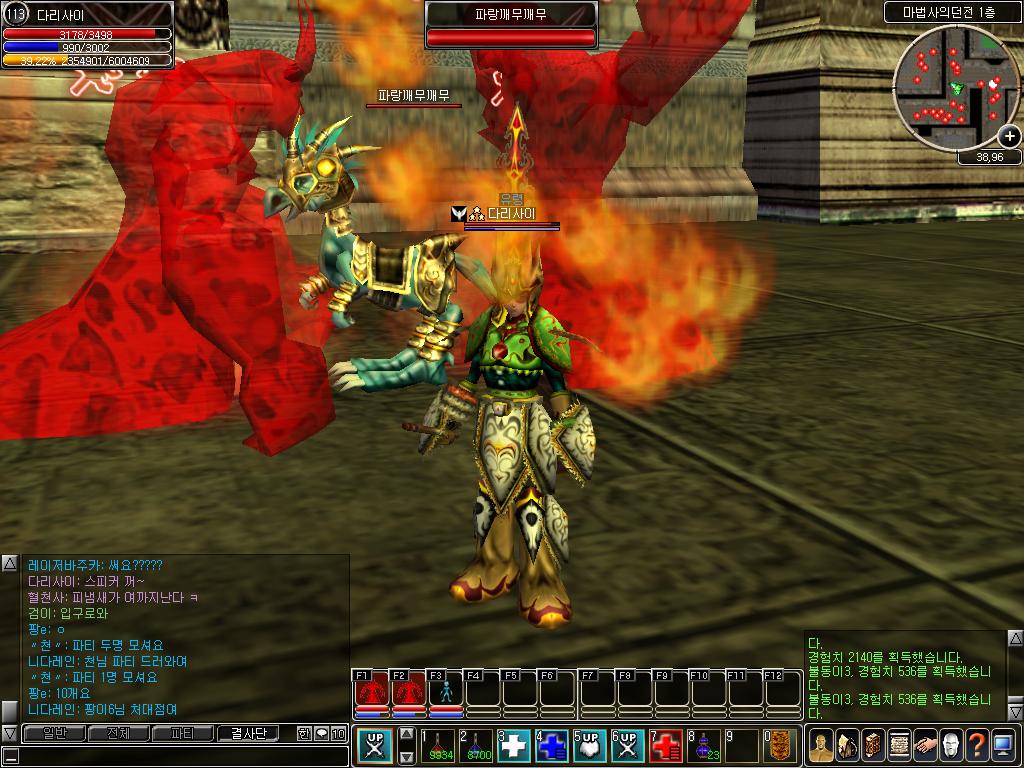Image resolution: width=1024 pixels, height=768 pixels.
Task: Click the speech bubble chat icon
Action: 321,733
